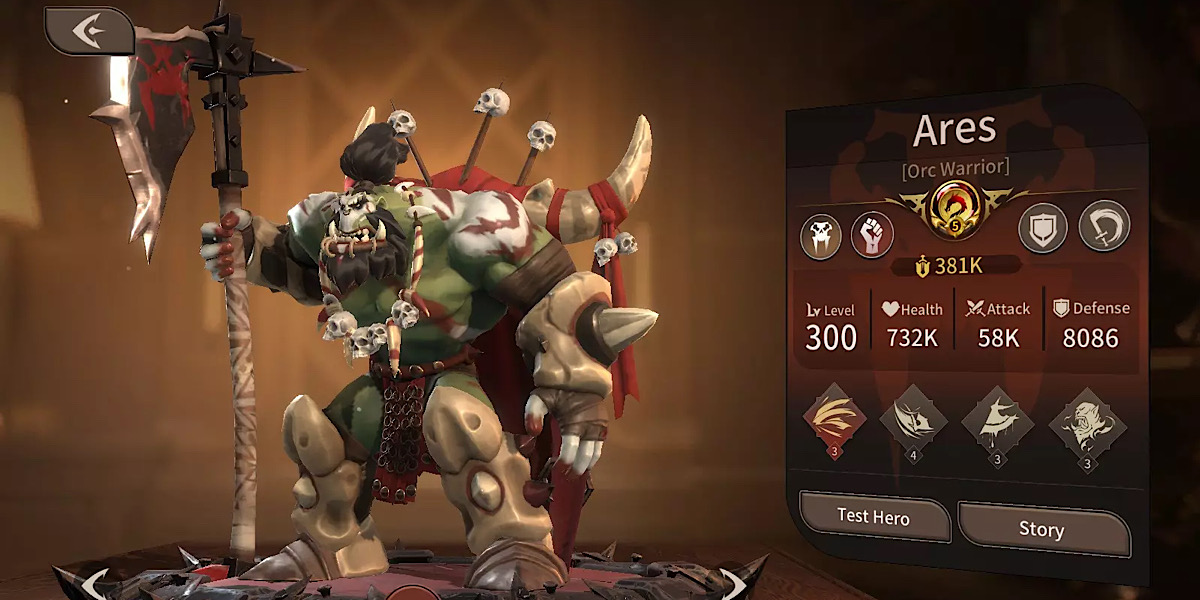Open the Test Hero trial
This screenshot has width=1200, height=600.
pos(873,518)
